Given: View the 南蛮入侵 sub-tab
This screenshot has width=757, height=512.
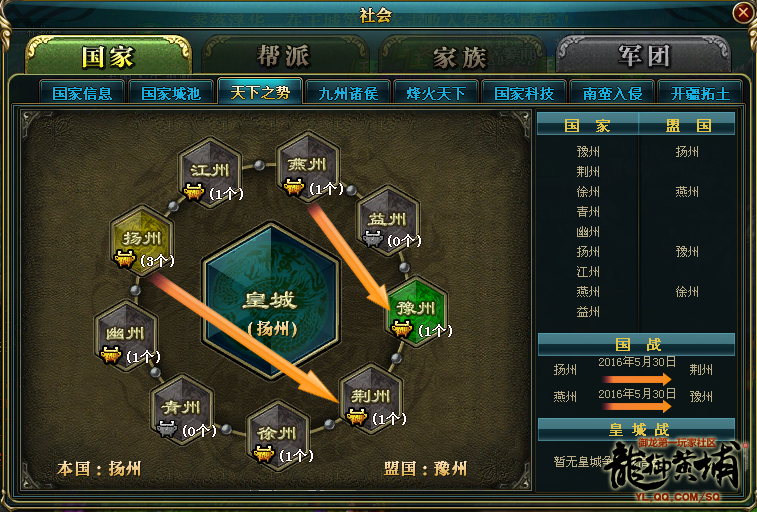Looking at the screenshot, I should (x=611, y=93).
